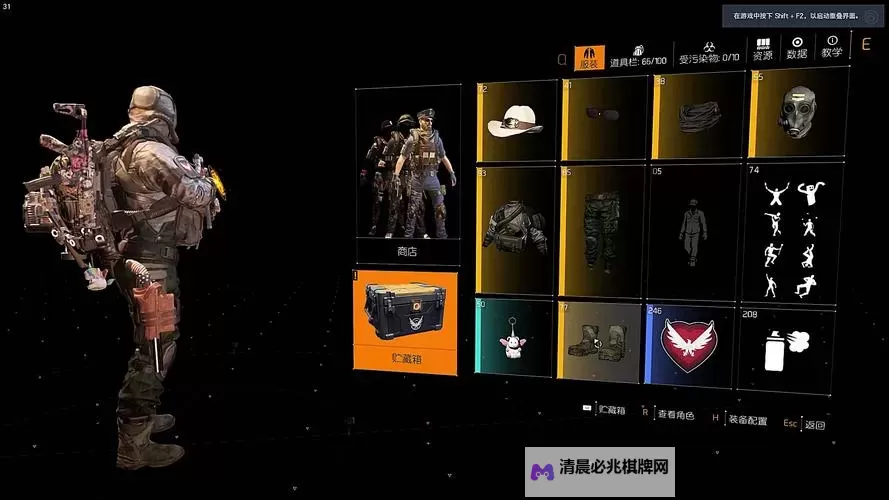Open the emotes slot
Viewport: 889px width, 500px height.
(789, 234)
